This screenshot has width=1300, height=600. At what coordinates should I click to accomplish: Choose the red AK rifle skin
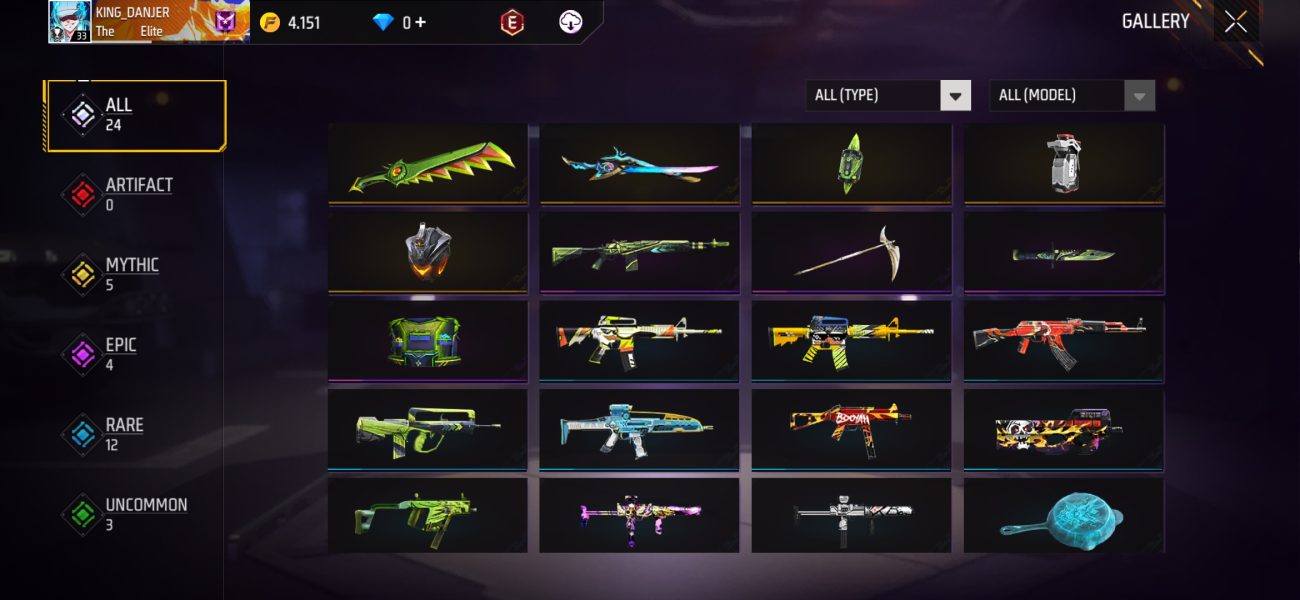(x=1064, y=340)
